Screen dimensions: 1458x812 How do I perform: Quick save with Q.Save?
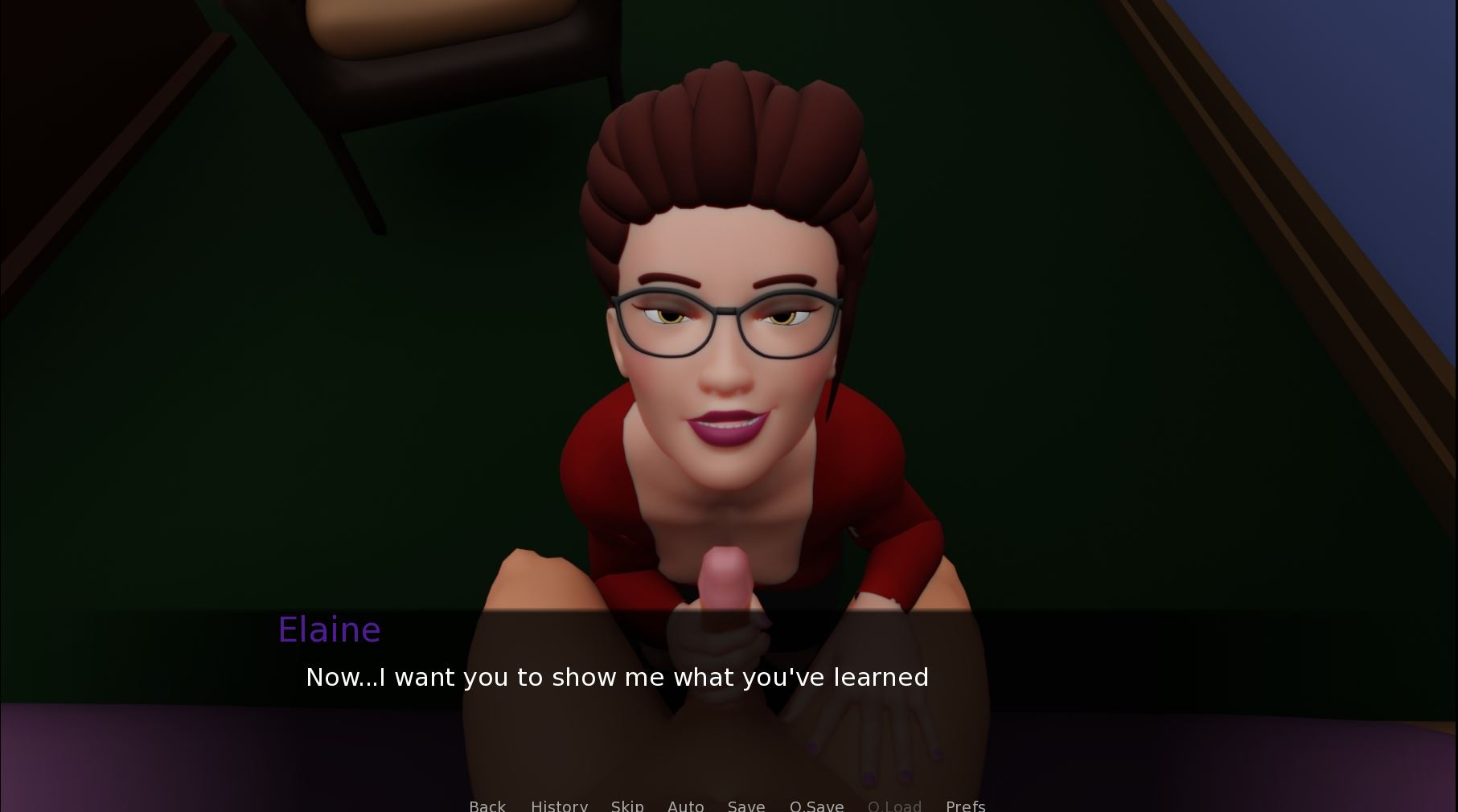(x=816, y=805)
